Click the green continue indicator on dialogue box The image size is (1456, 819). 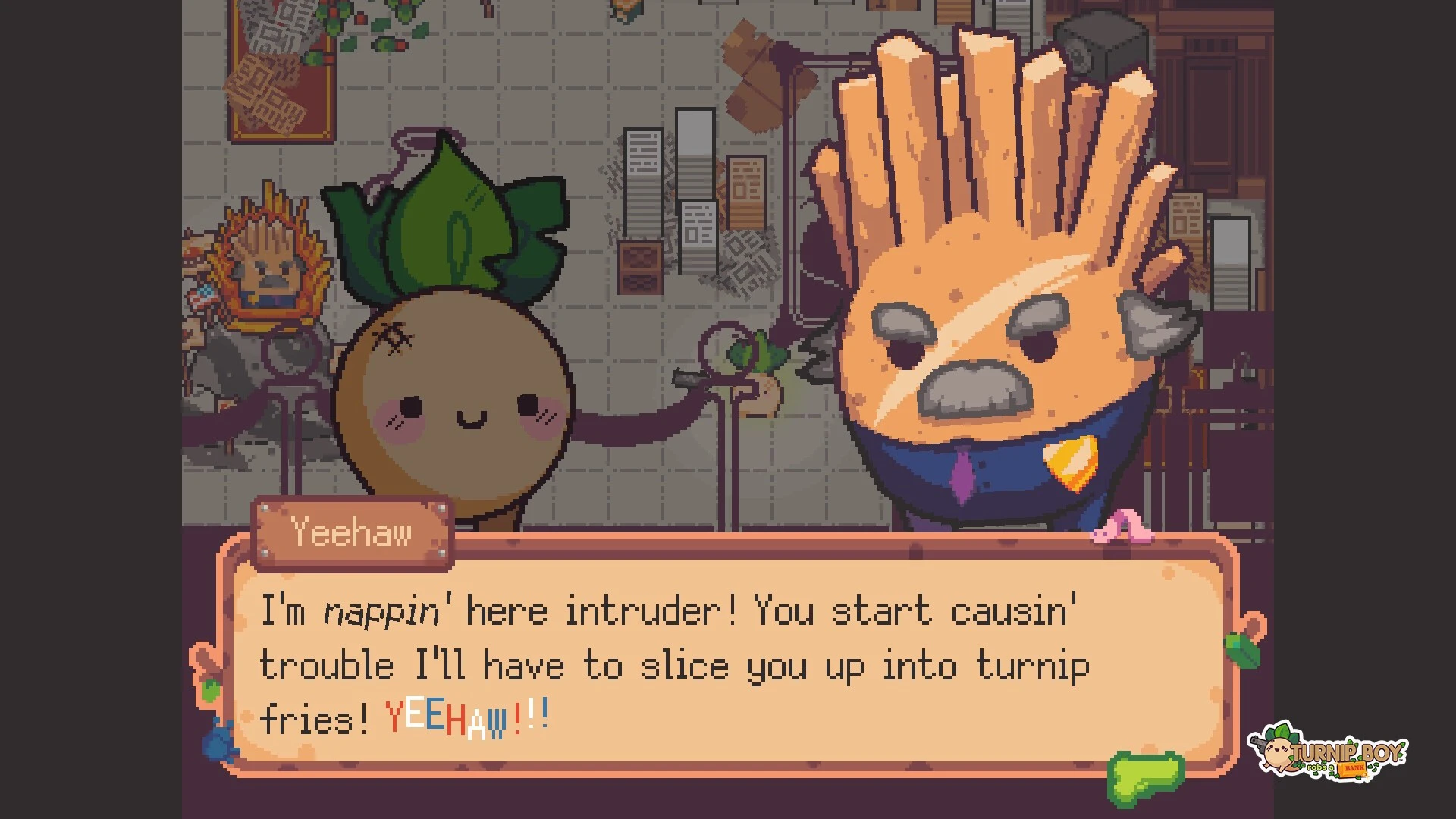pyautogui.click(x=1145, y=777)
